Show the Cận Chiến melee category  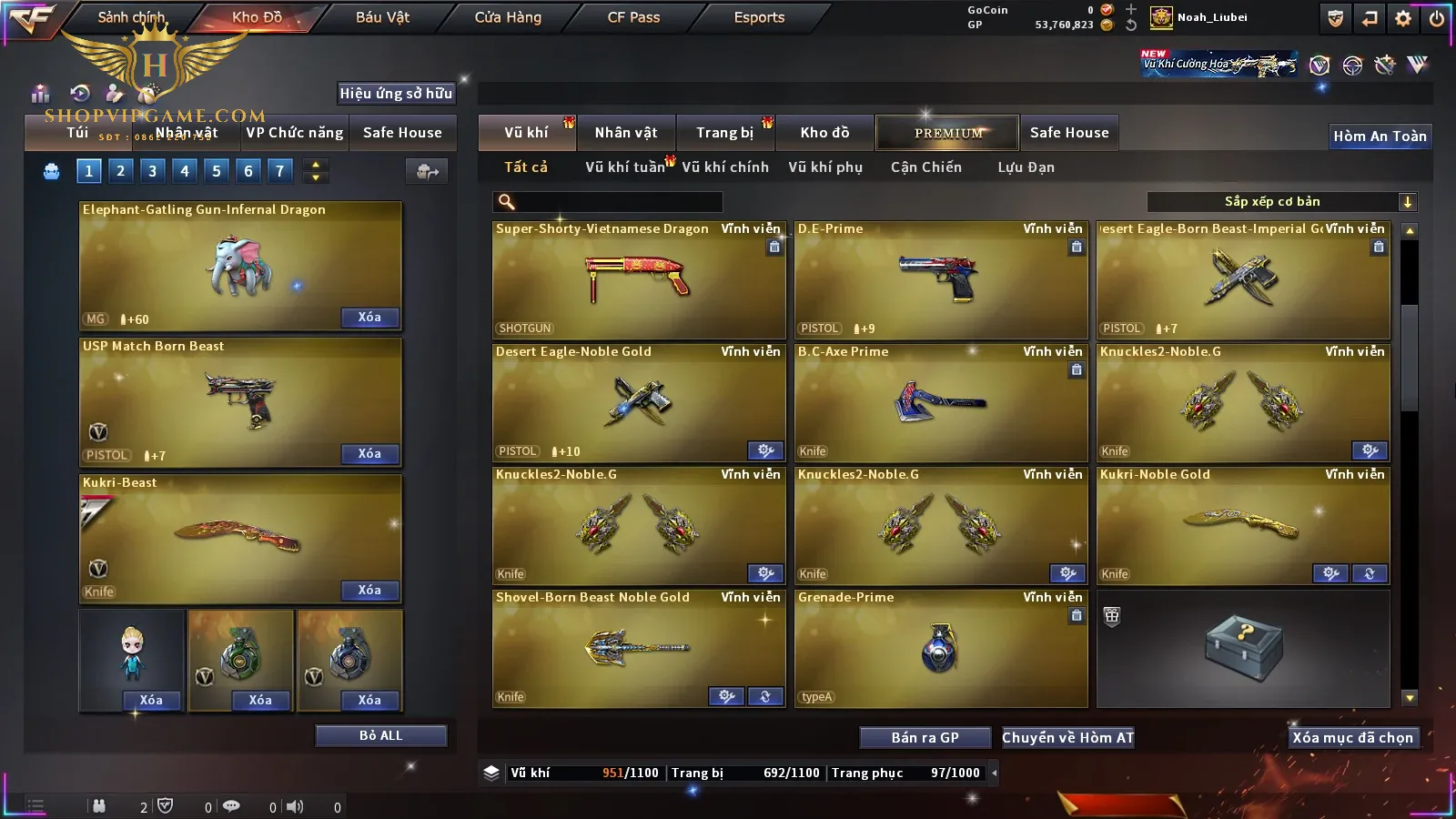pos(925,167)
